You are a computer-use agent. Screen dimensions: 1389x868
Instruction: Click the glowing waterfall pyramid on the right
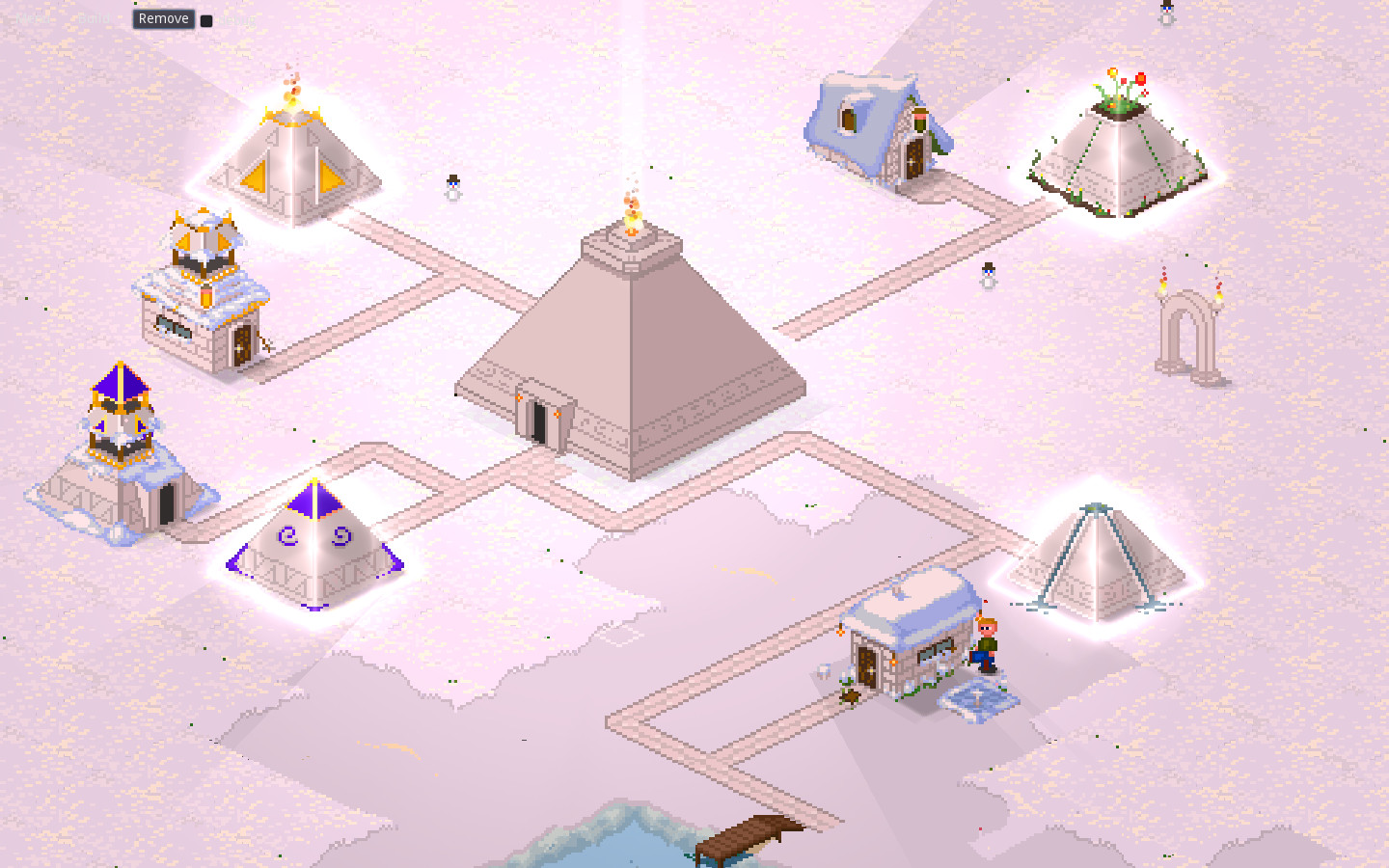1095,559
